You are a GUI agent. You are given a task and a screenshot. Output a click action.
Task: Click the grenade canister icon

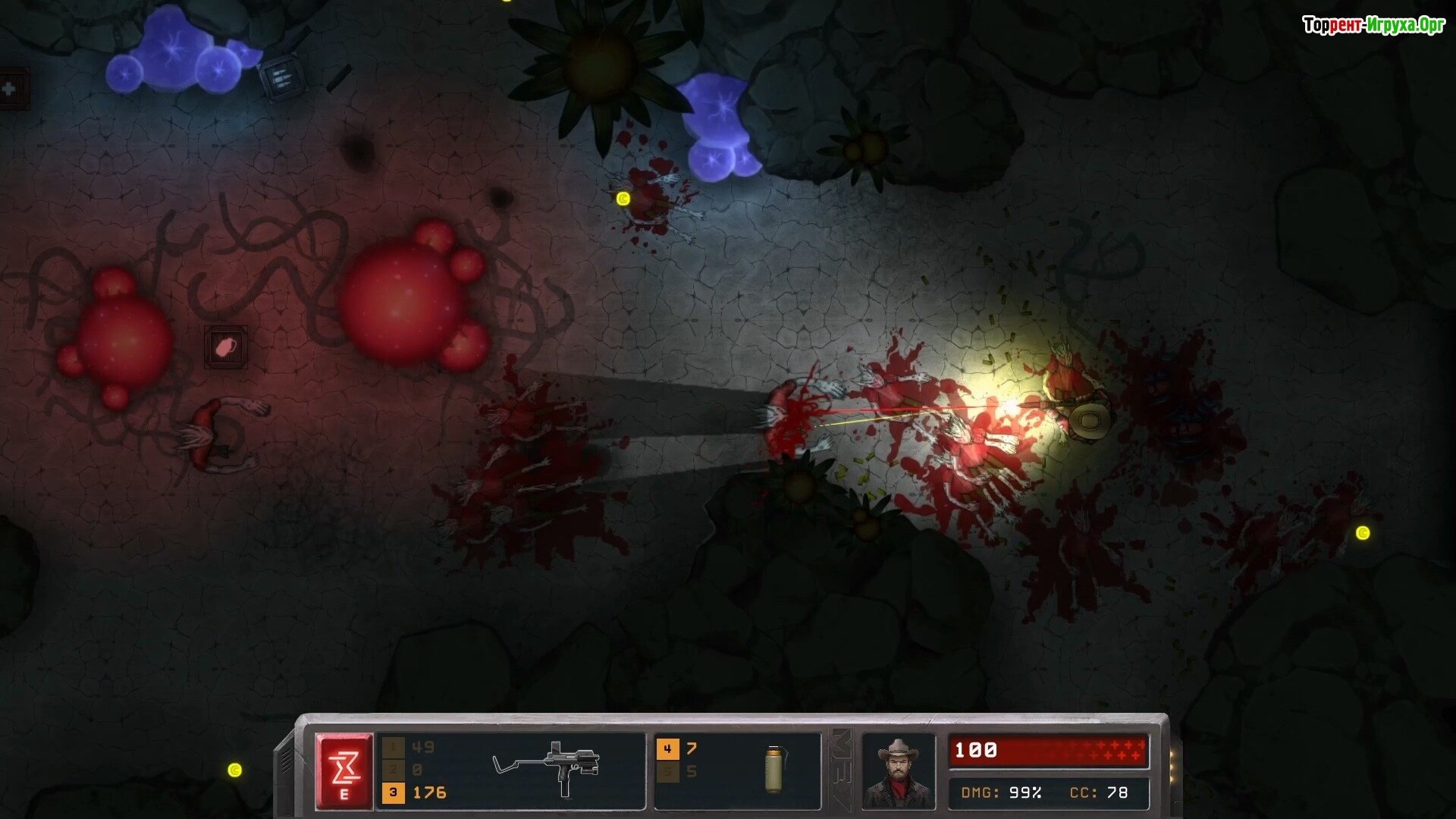click(x=773, y=769)
